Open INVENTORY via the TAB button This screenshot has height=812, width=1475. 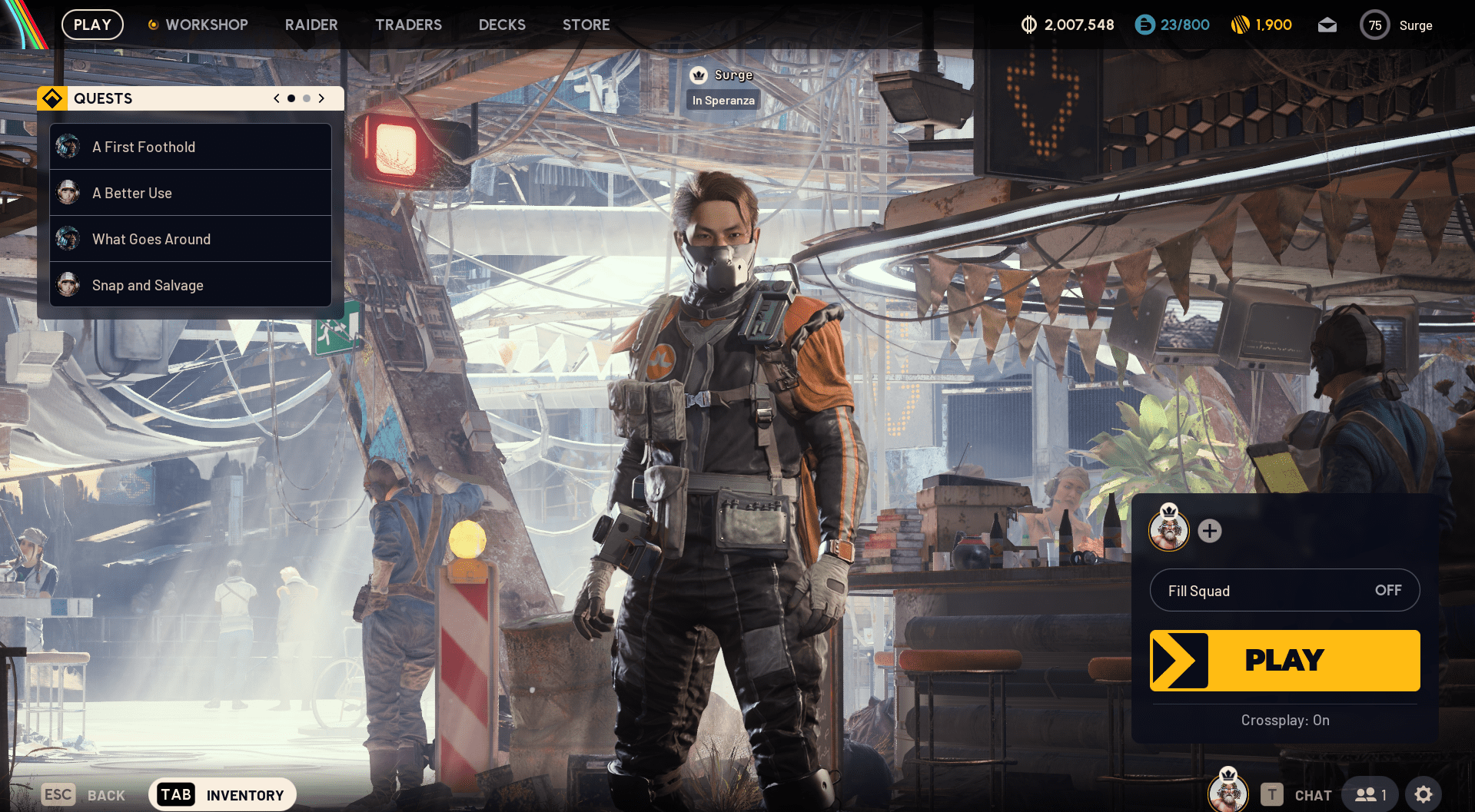coord(174,794)
